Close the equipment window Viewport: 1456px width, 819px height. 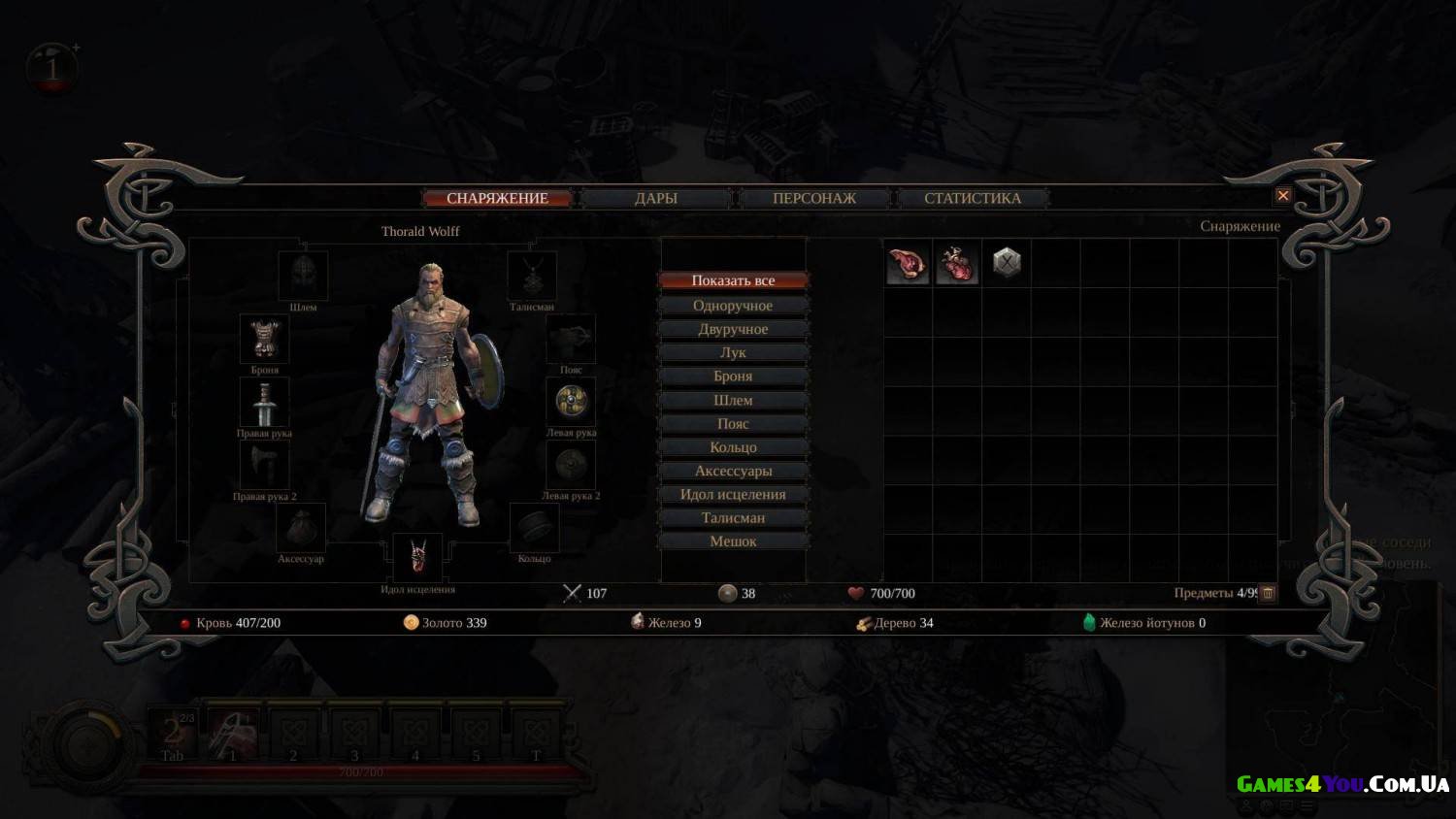[x=1282, y=196]
